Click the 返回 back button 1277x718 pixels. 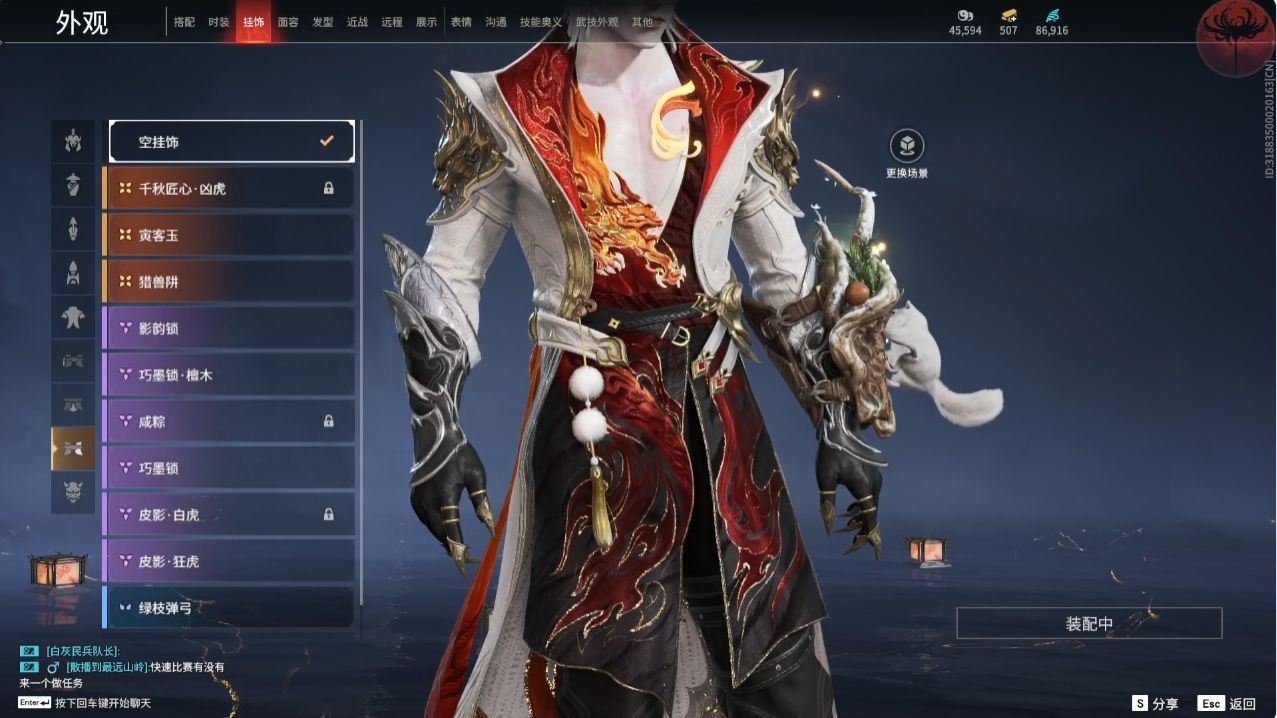point(1228,704)
